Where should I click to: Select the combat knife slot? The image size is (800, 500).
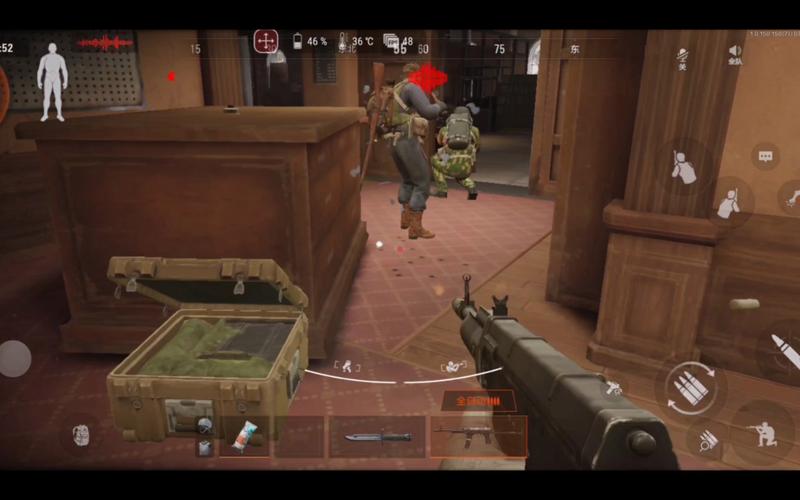point(377,437)
